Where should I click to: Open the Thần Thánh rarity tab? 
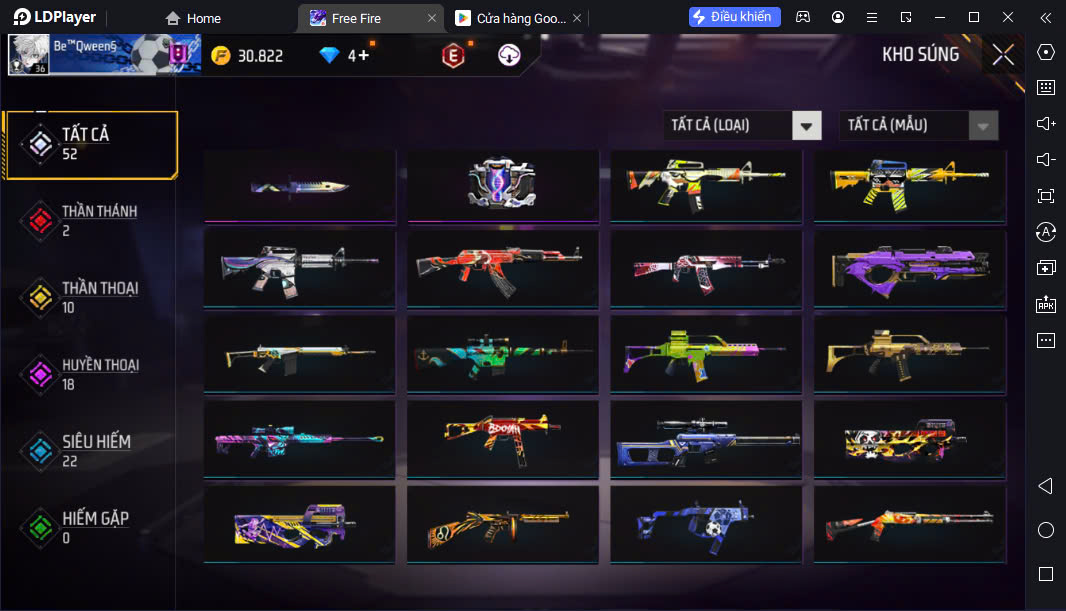90,220
